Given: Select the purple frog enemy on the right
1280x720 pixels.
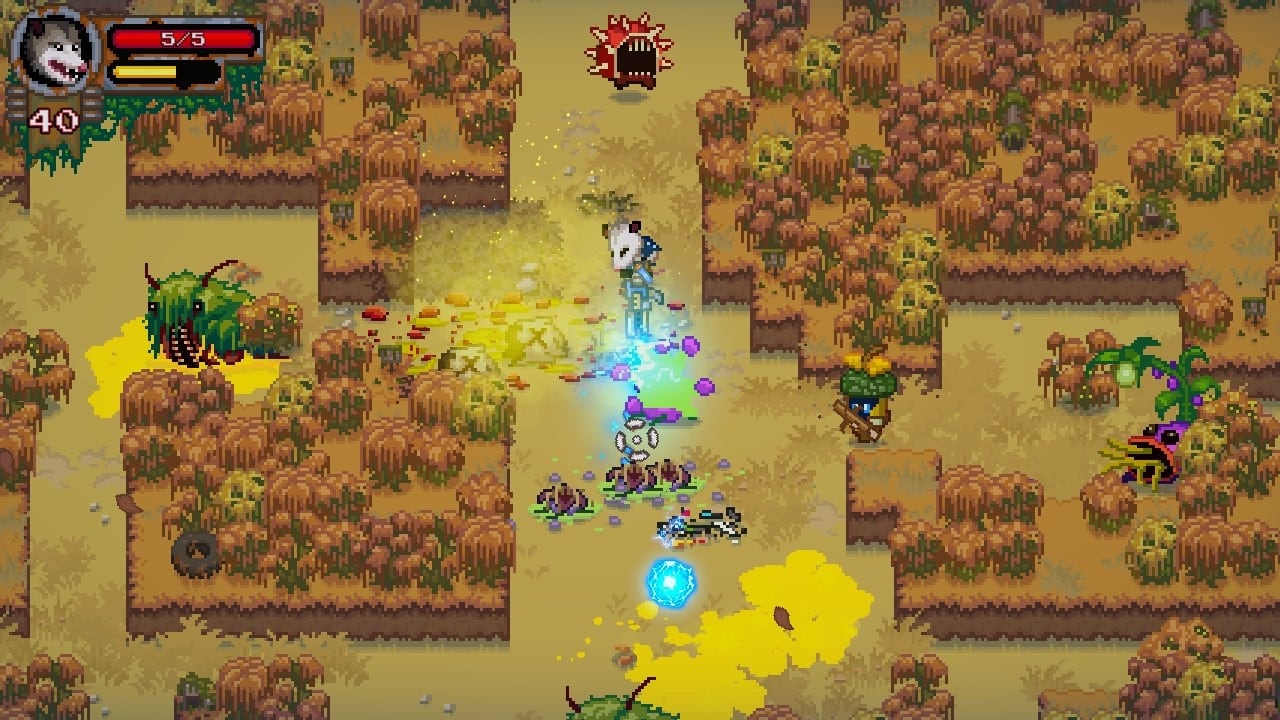Looking at the screenshot, I should click(x=1150, y=450).
